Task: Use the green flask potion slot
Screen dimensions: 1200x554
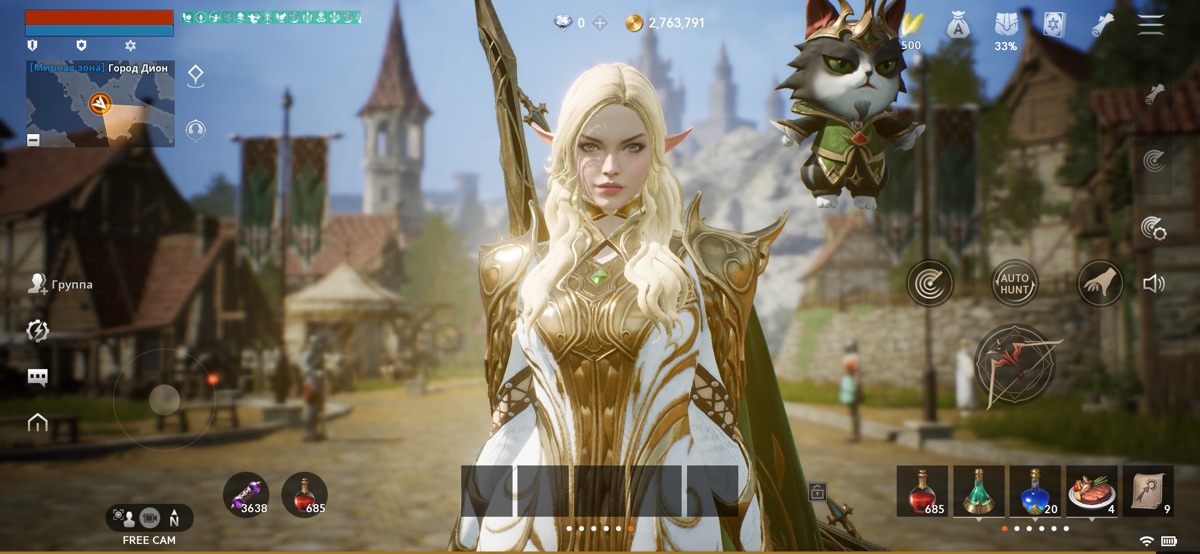Action: click(978, 491)
